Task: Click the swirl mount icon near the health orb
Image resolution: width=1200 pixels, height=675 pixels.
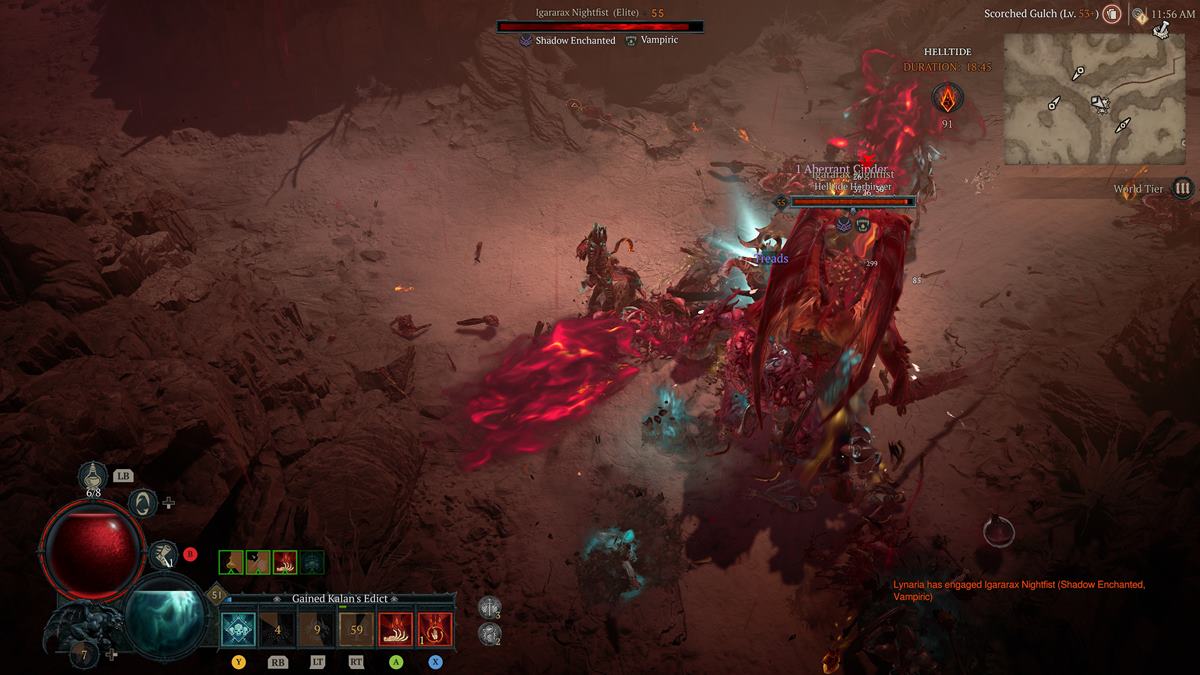Action: pos(143,502)
